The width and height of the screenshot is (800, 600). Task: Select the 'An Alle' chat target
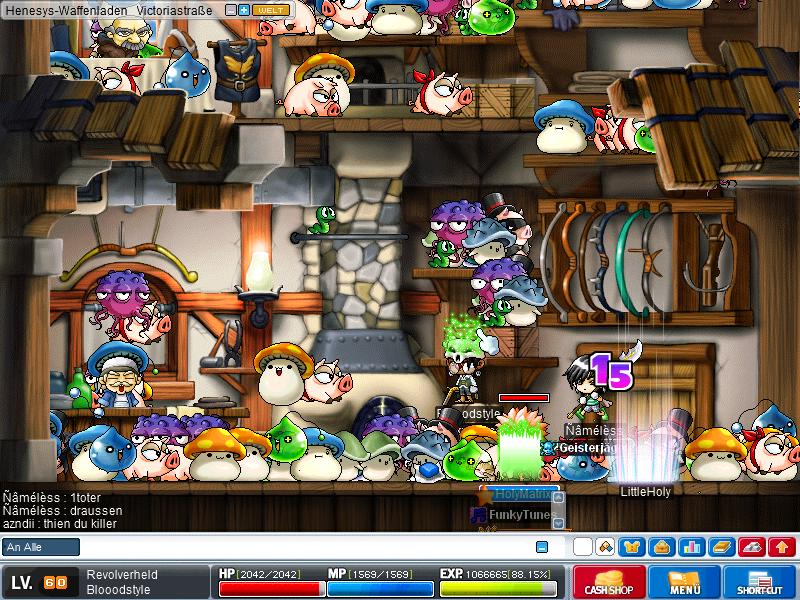pos(41,547)
